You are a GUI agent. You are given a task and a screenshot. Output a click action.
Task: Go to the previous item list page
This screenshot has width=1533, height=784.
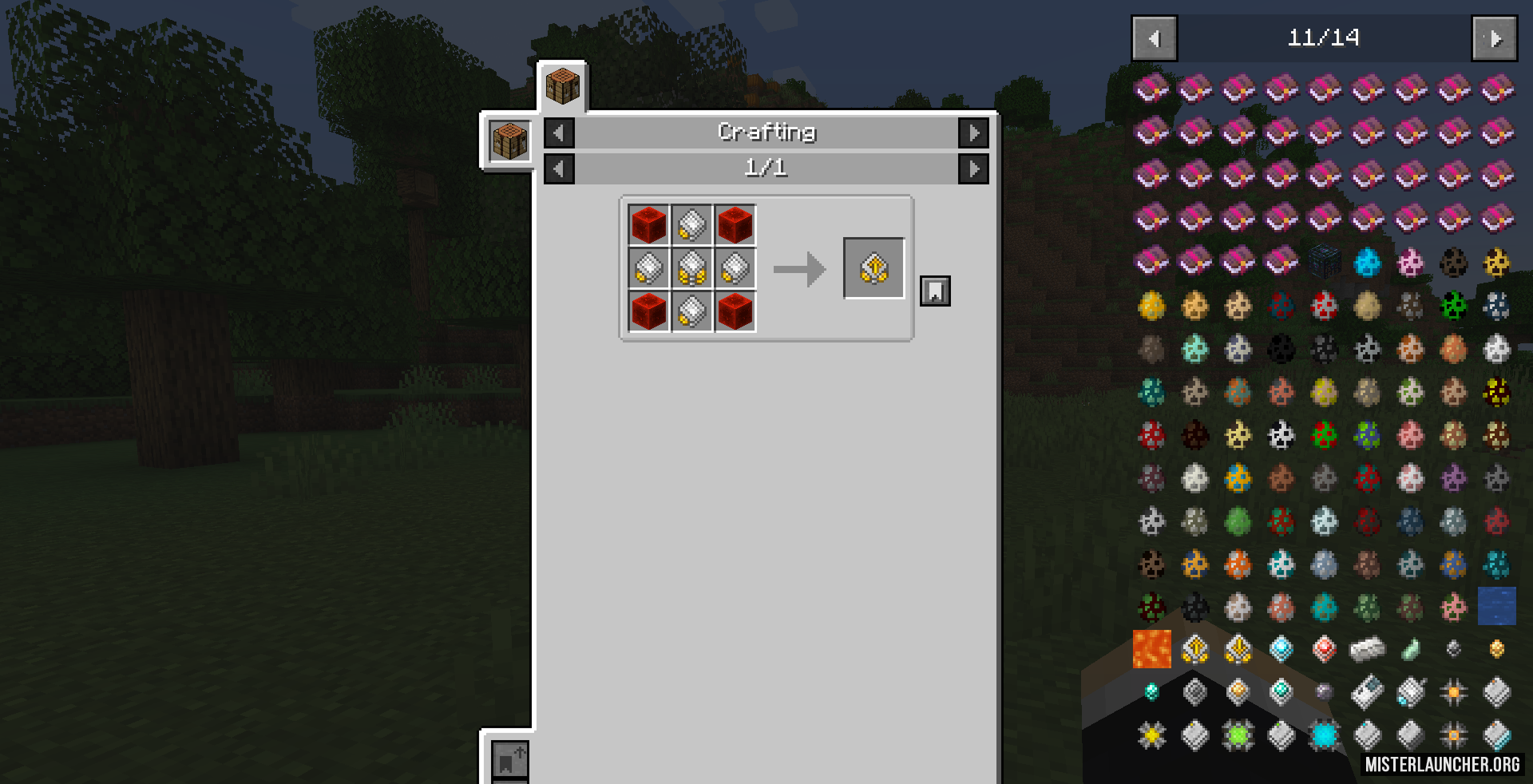coord(1154,38)
